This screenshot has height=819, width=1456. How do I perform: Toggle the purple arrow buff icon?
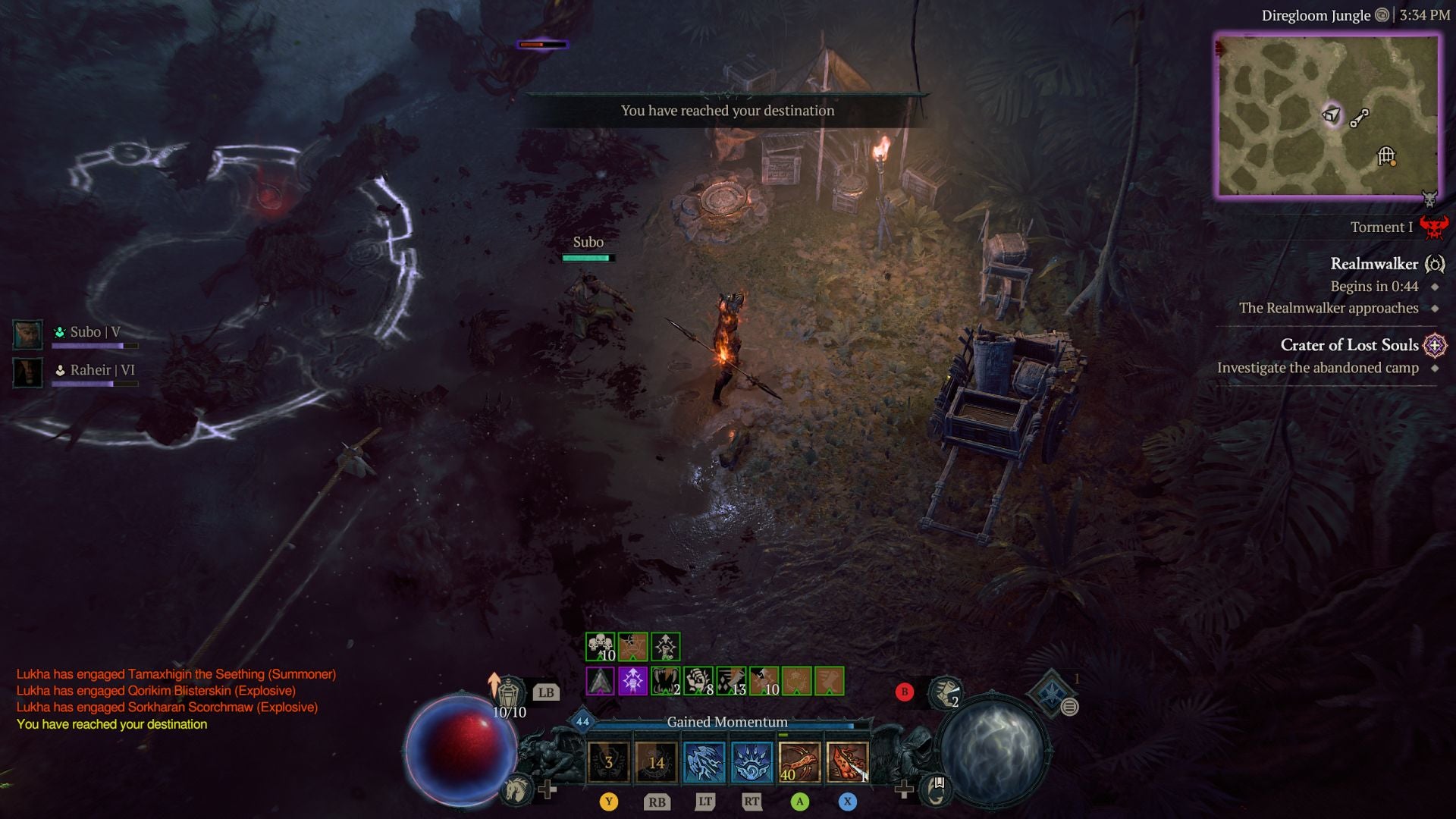[632, 680]
